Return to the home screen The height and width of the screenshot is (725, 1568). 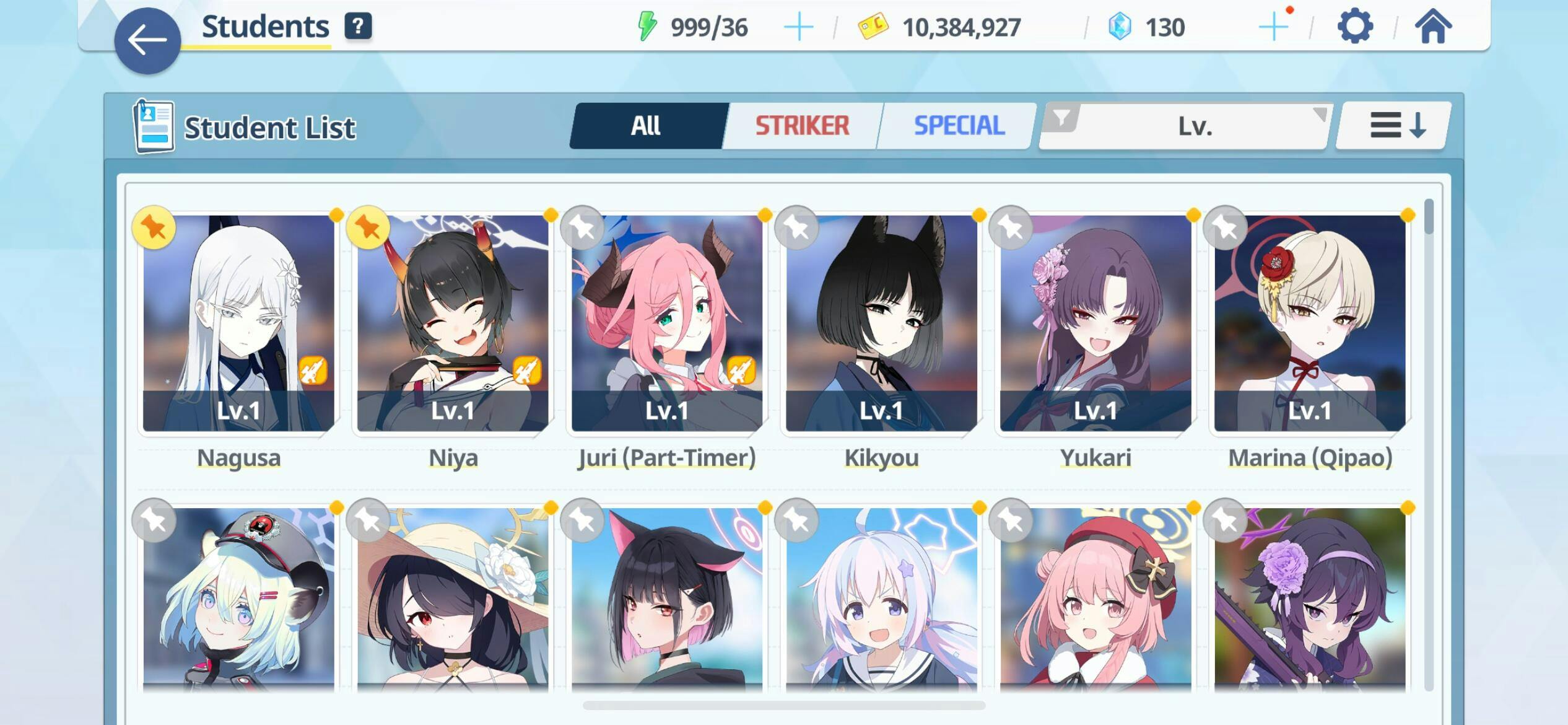pyautogui.click(x=1433, y=27)
